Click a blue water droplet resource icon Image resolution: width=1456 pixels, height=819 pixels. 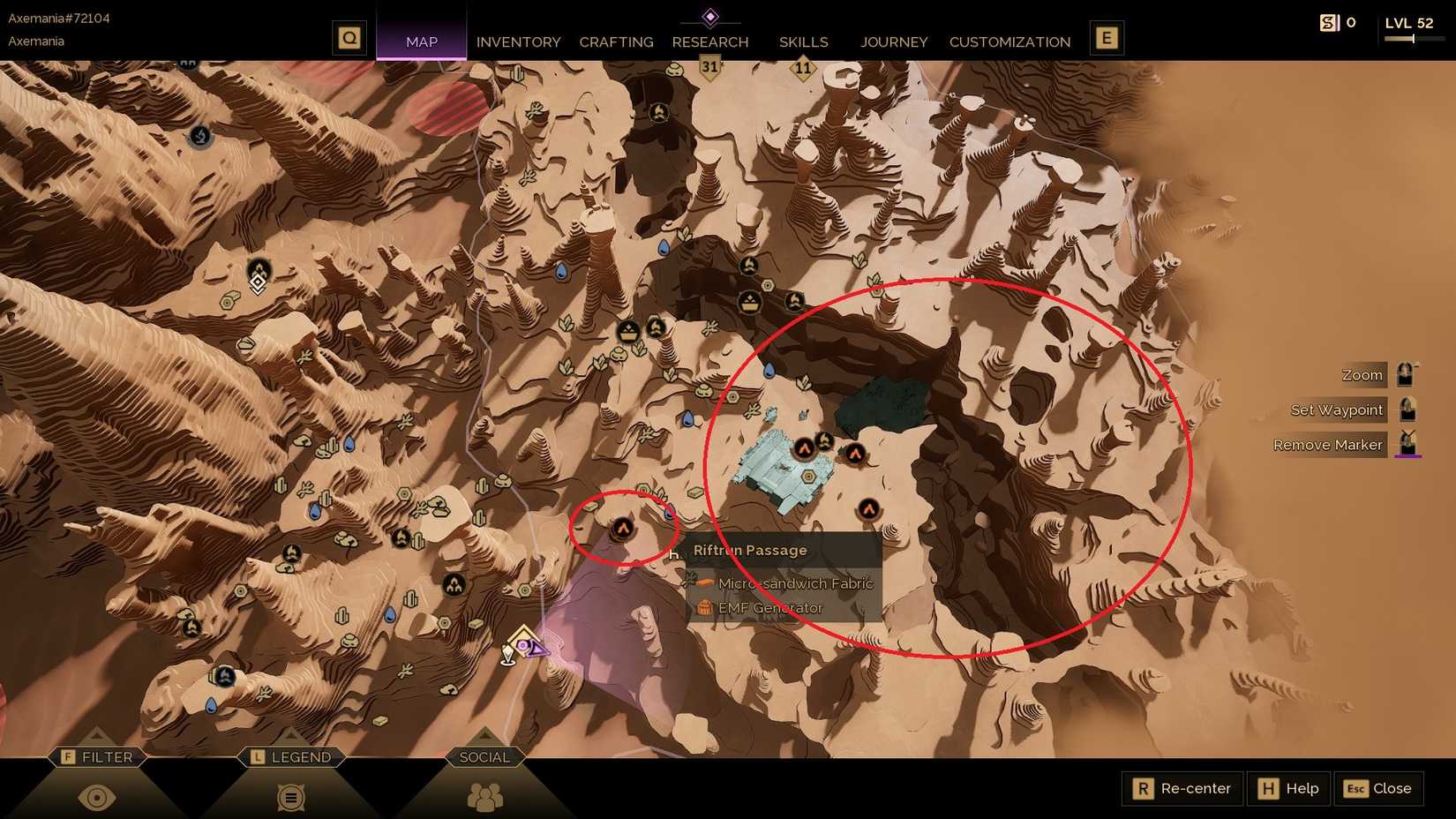(316, 509)
